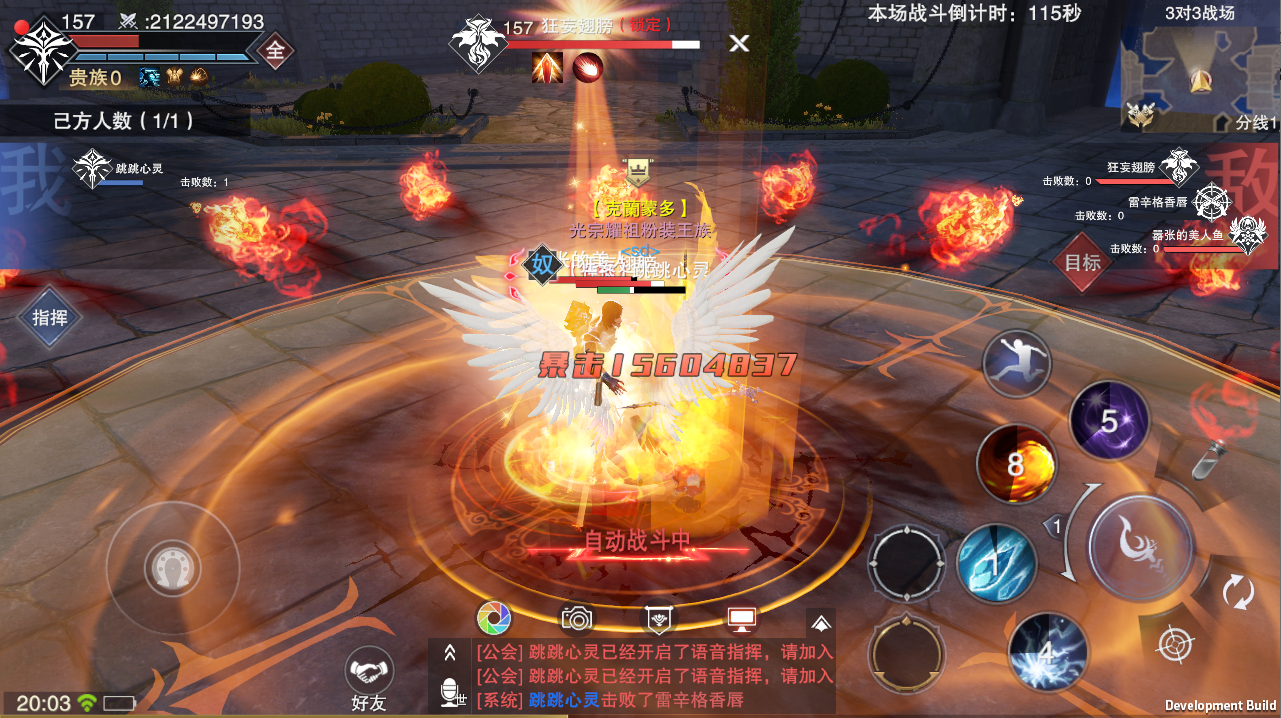Click the red monitor screen icon
Screen dimensions: 1281x718
click(741, 619)
